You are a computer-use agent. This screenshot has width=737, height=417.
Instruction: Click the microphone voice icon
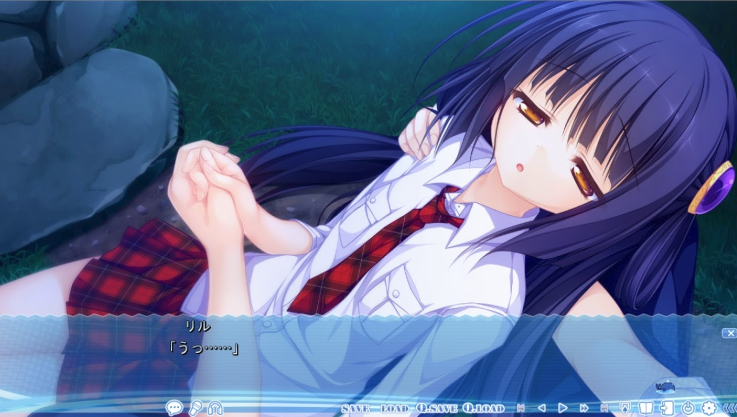(194, 408)
